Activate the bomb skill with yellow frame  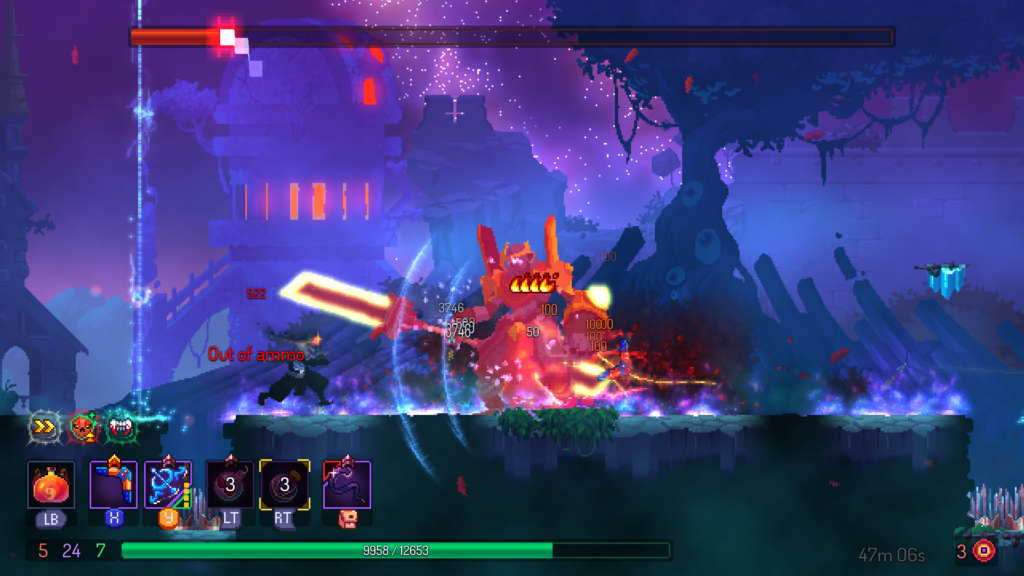284,486
